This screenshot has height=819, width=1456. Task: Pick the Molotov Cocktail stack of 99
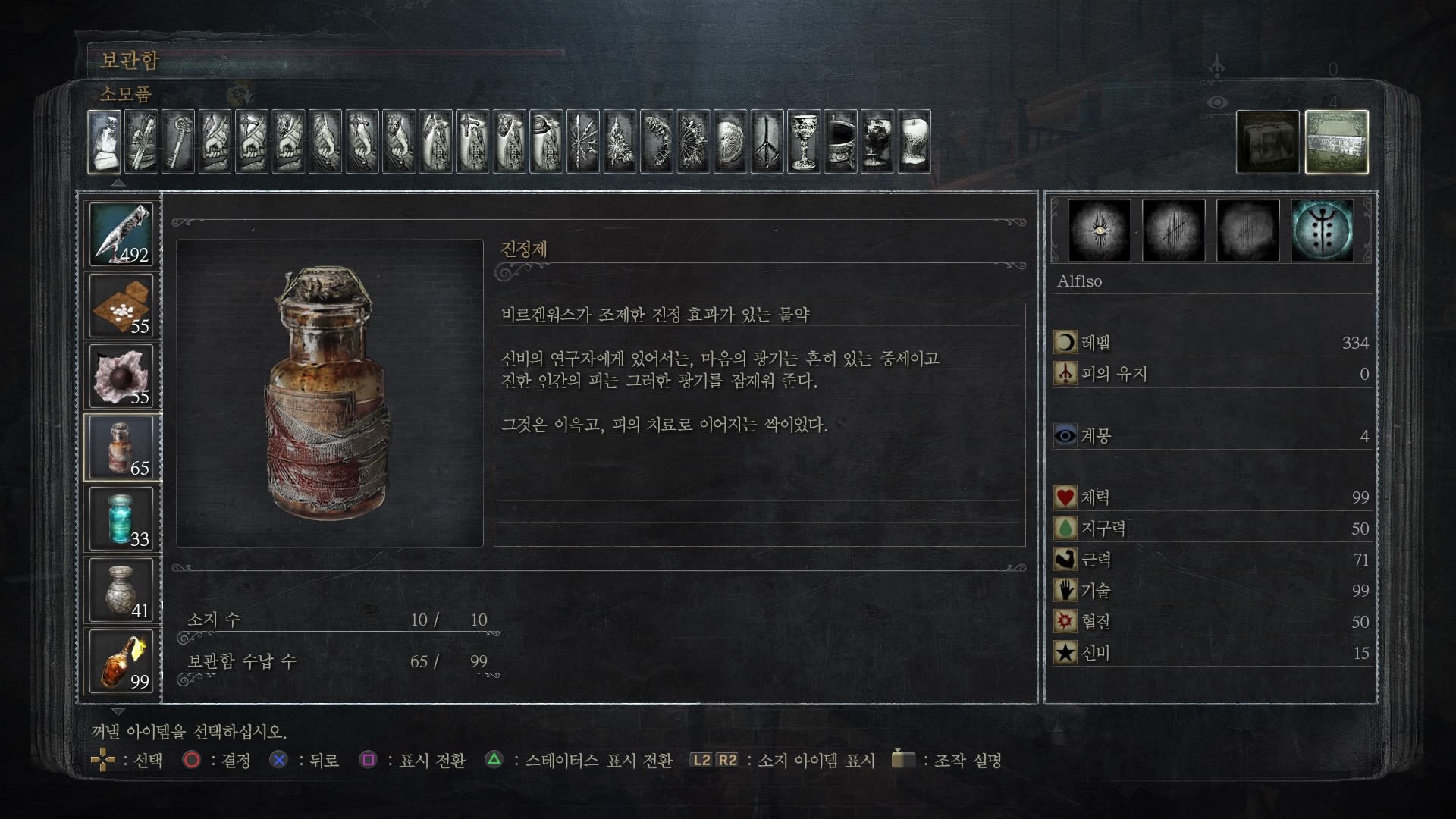(x=121, y=661)
